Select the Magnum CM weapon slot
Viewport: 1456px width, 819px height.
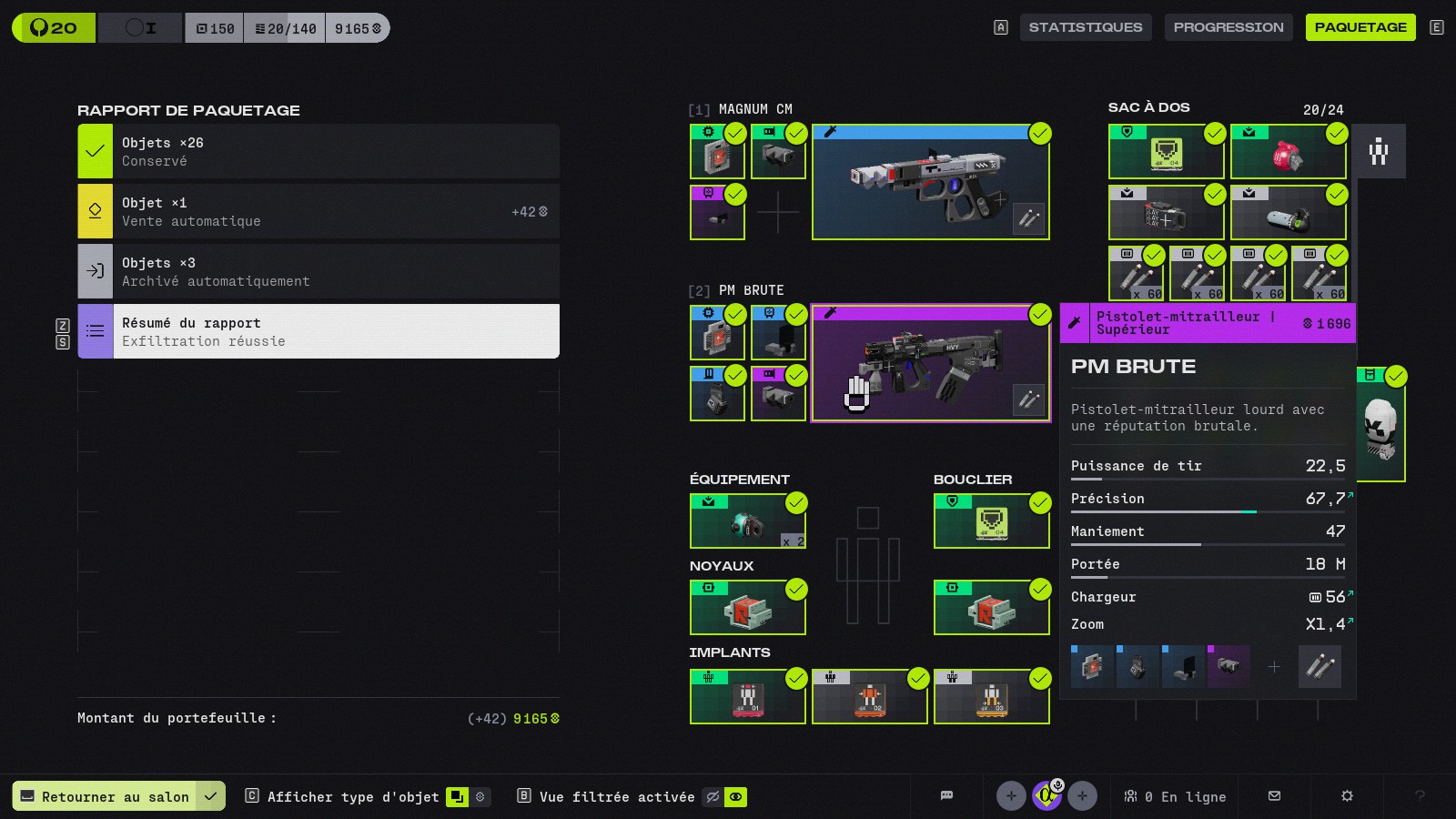point(930,182)
